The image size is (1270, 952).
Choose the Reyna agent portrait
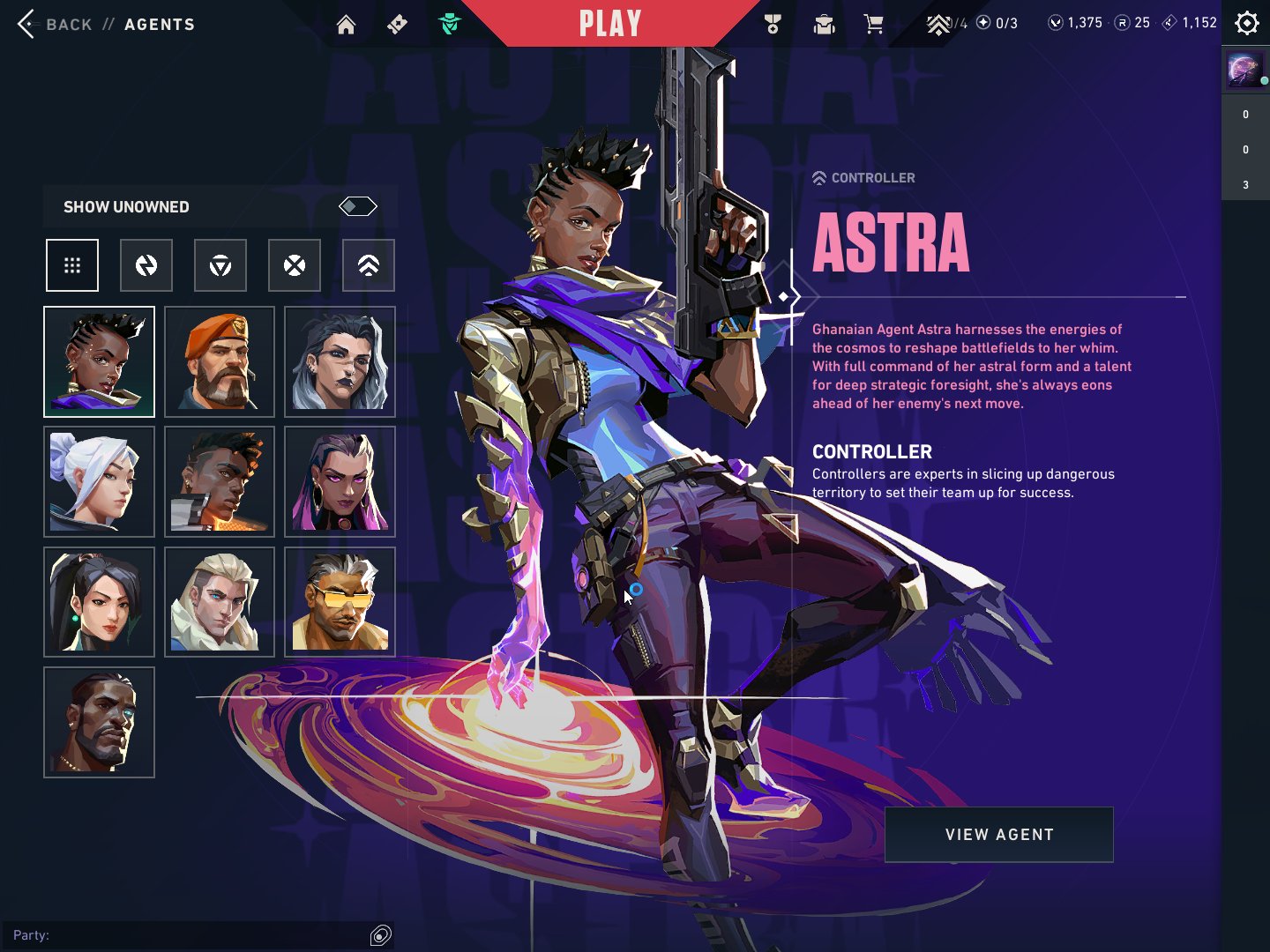click(340, 481)
